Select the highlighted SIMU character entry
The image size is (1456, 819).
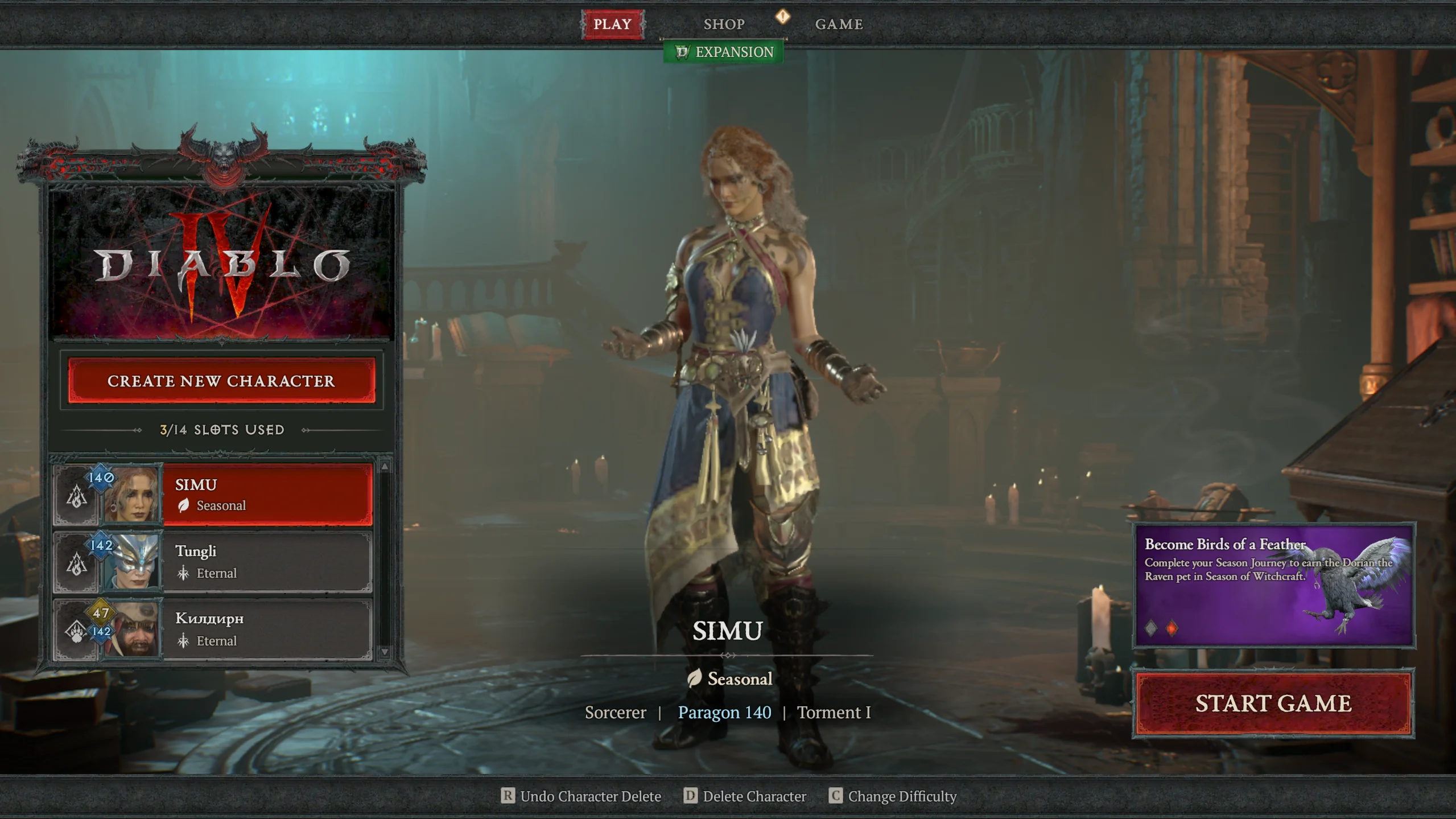click(267, 494)
